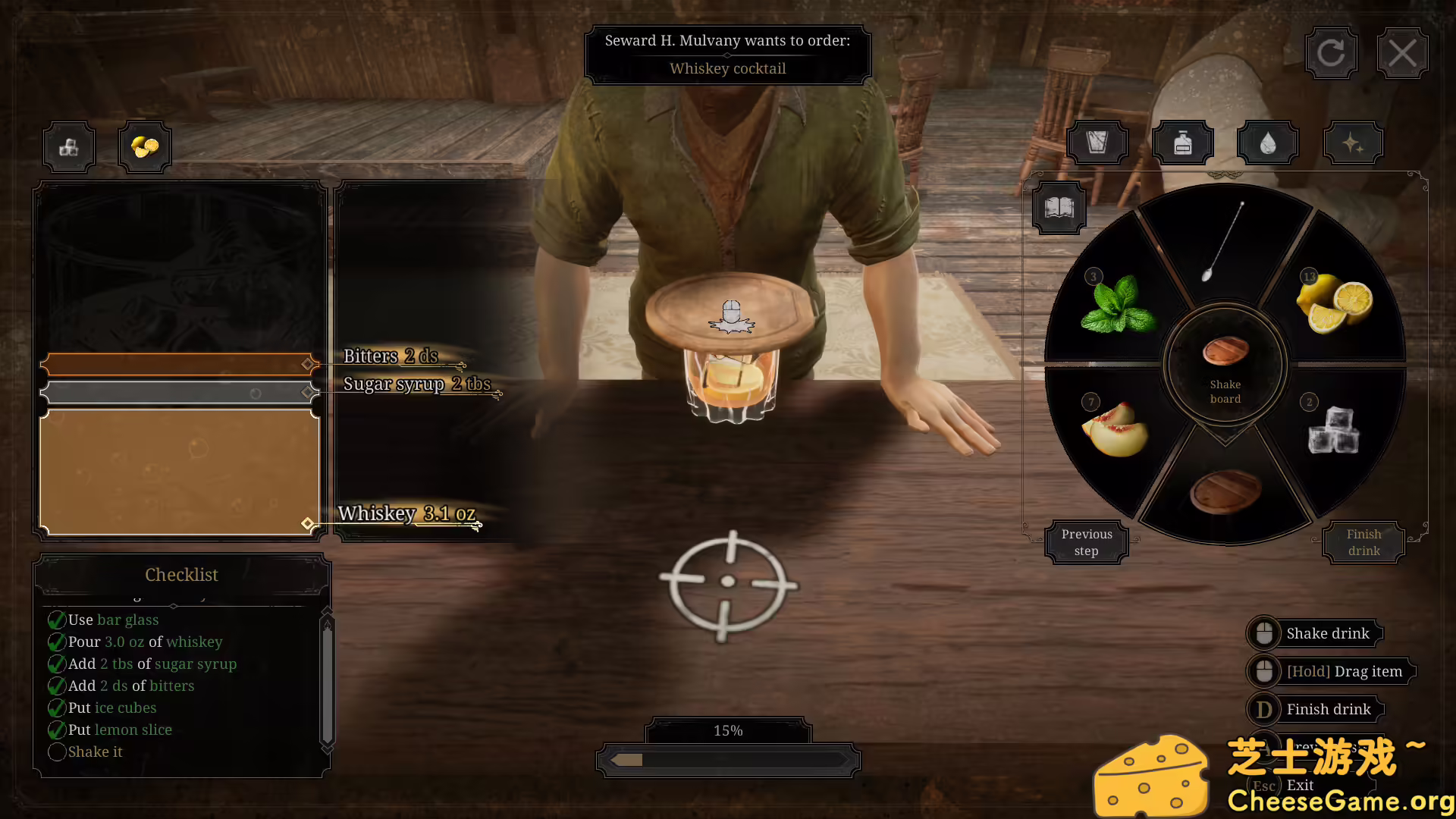The image size is (1456, 819).
Task: Open the glass selection panel icon
Action: coord(1097,142)
